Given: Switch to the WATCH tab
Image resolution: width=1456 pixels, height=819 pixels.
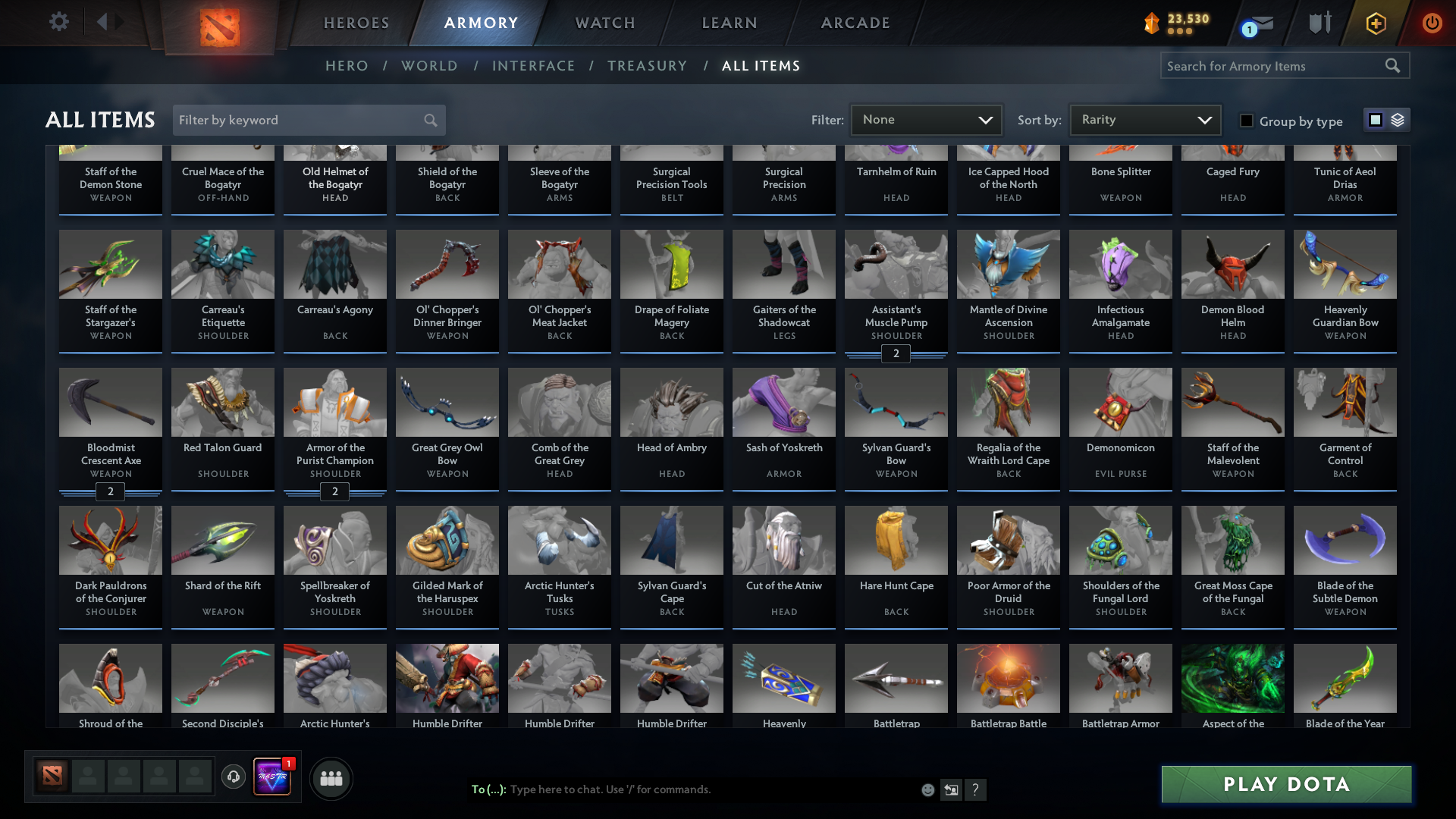Looking at the screenshot, I should pos(604,23).
